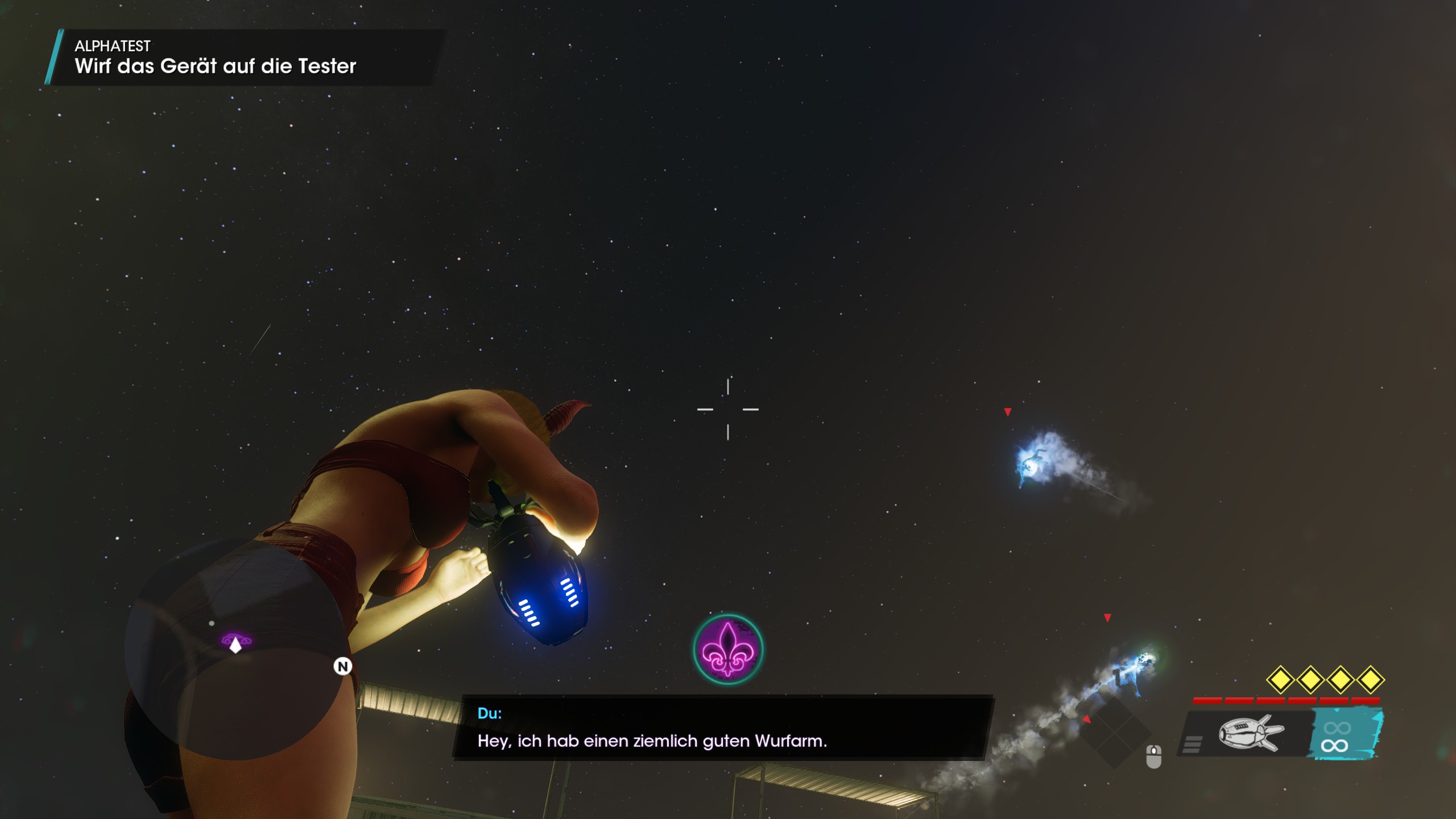The image size is (1456, 819).
Task: Click the circular minimap
Action: (235, 648)
